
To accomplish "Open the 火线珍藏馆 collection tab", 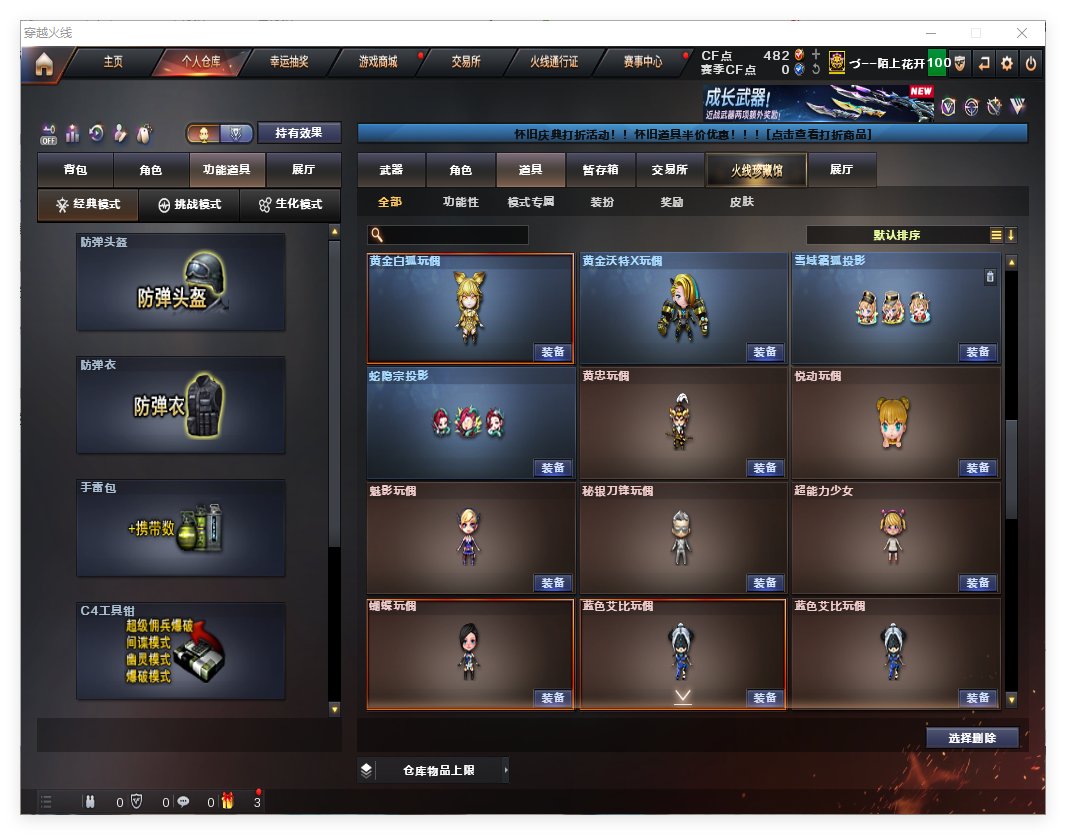I will (756, 171).
